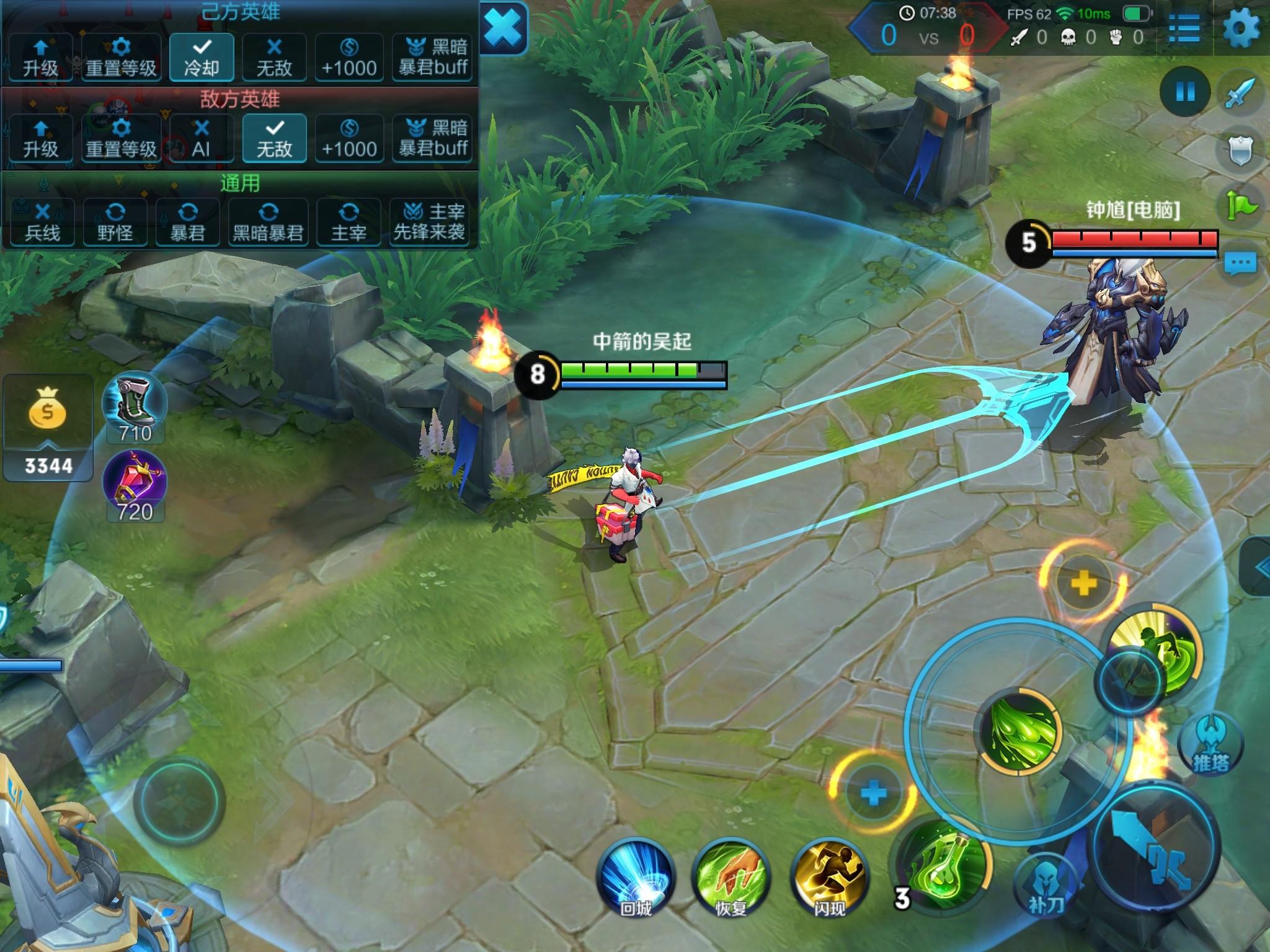Close the training debug panel
The height and width of the screenshot is (952, 1270).
click(503, 28)
